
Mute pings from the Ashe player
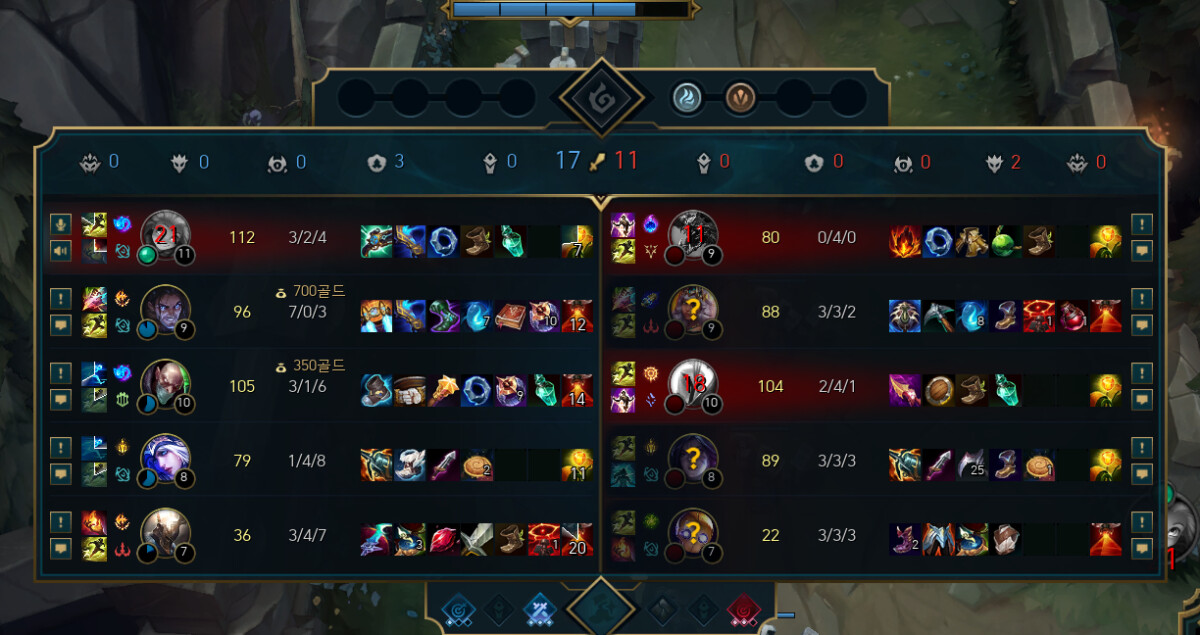tap(60, 447)
